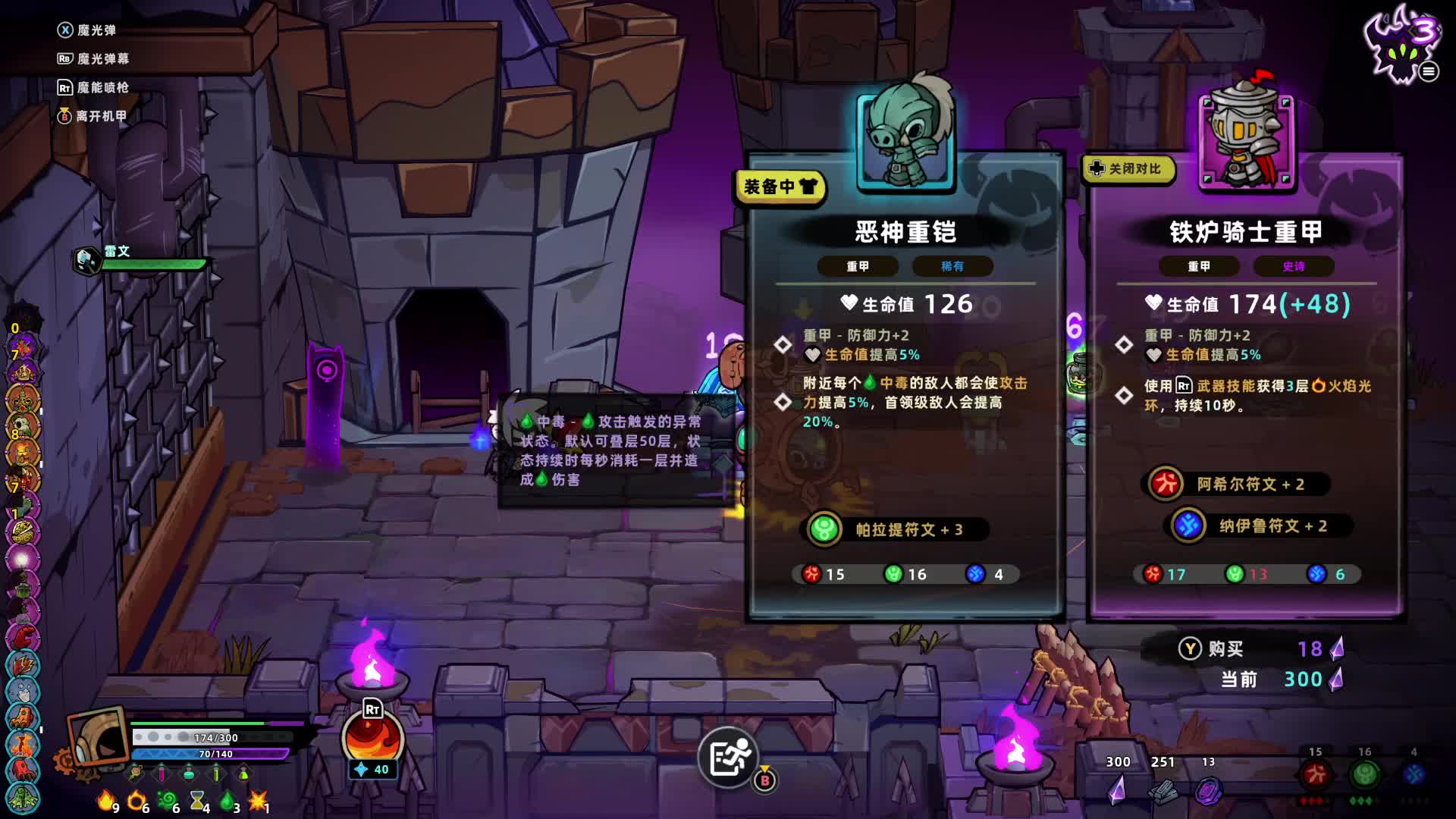
Task: Click the red rune icon in bottom HUD
Action: click(1315, 774)
